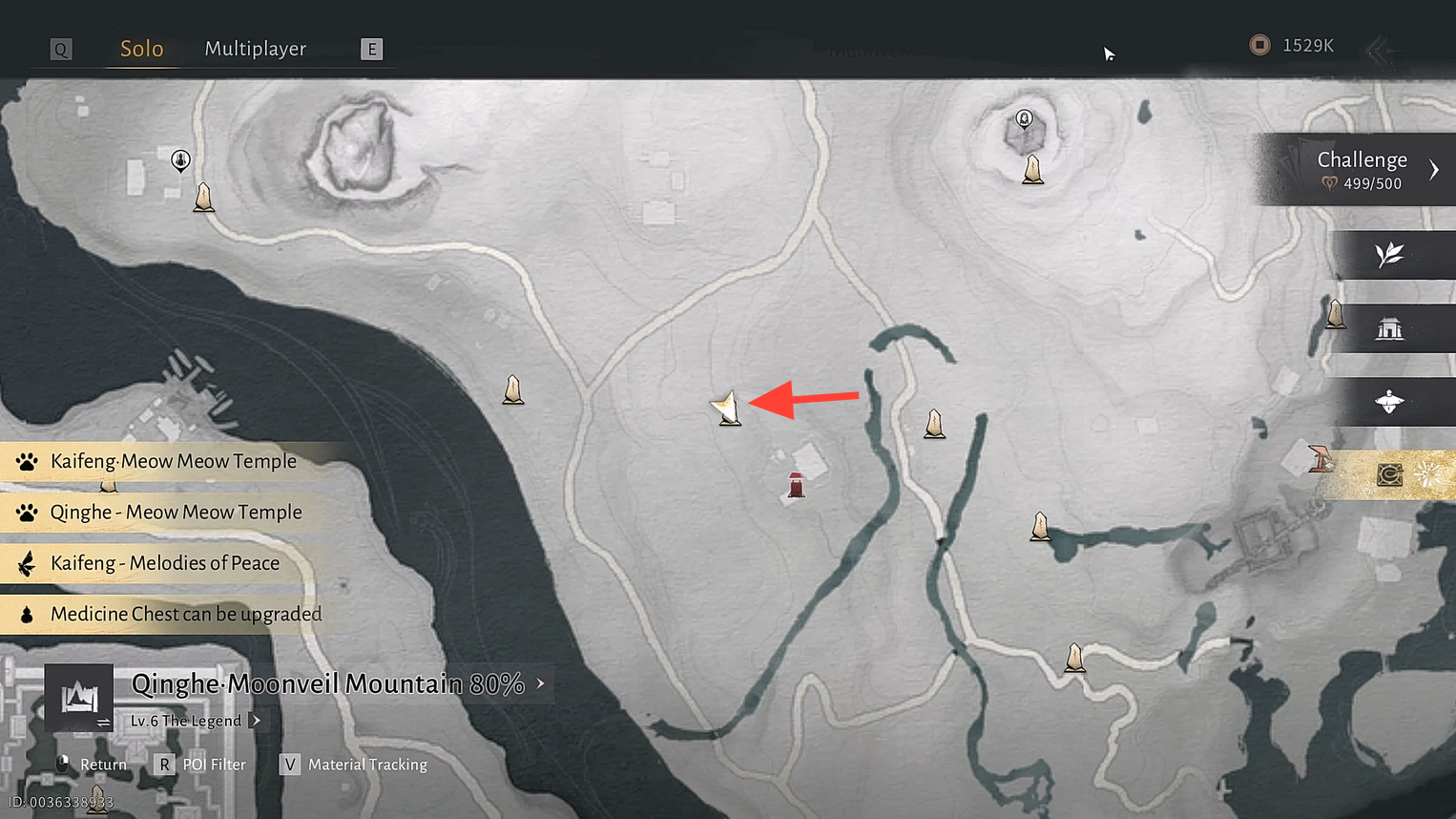Screen dimensions: 1456x819
Task: Open Lv.6 The Legend details
Action: 195,721
